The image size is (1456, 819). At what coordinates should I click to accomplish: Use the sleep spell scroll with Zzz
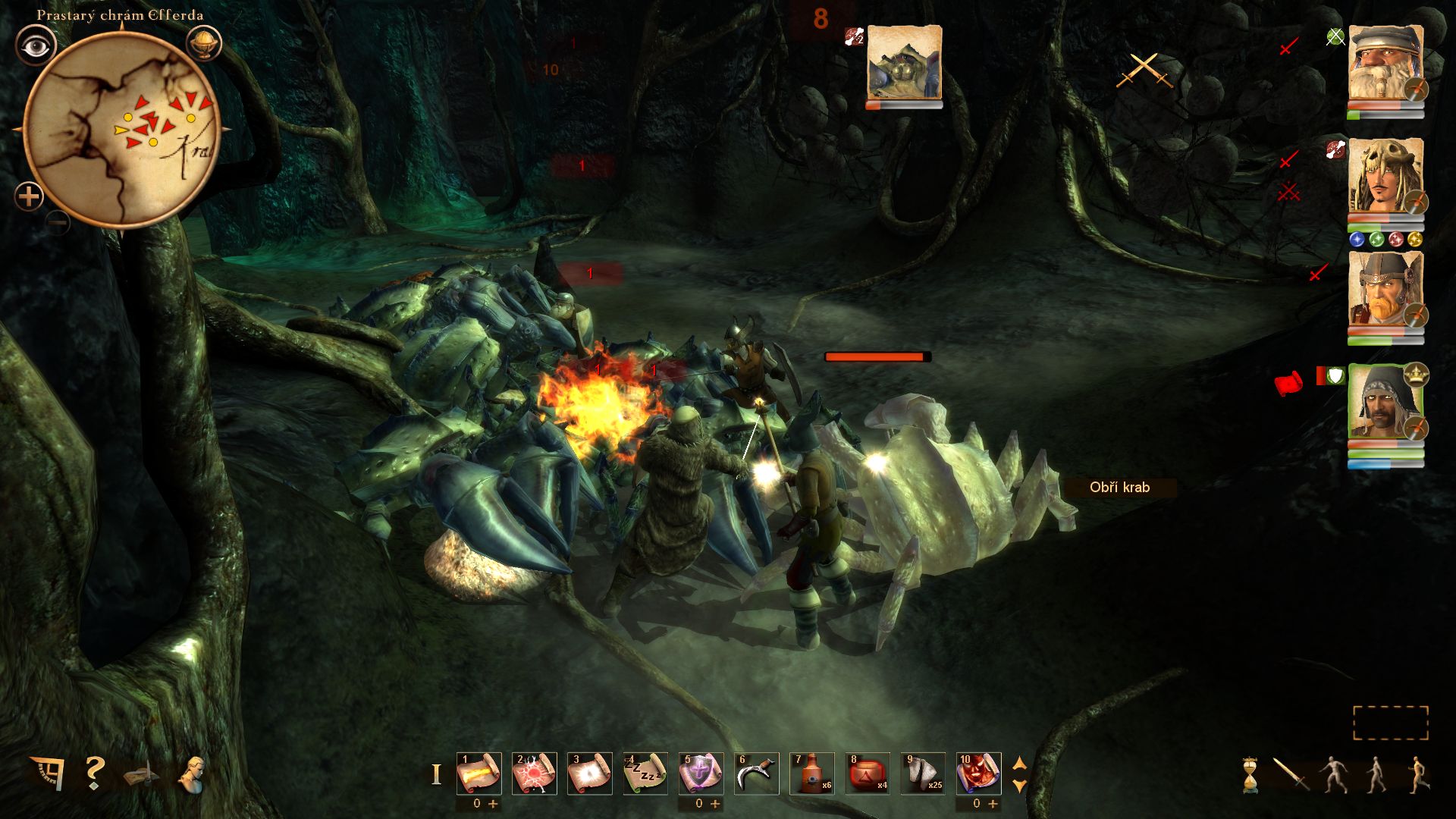[x=645, y=773]
